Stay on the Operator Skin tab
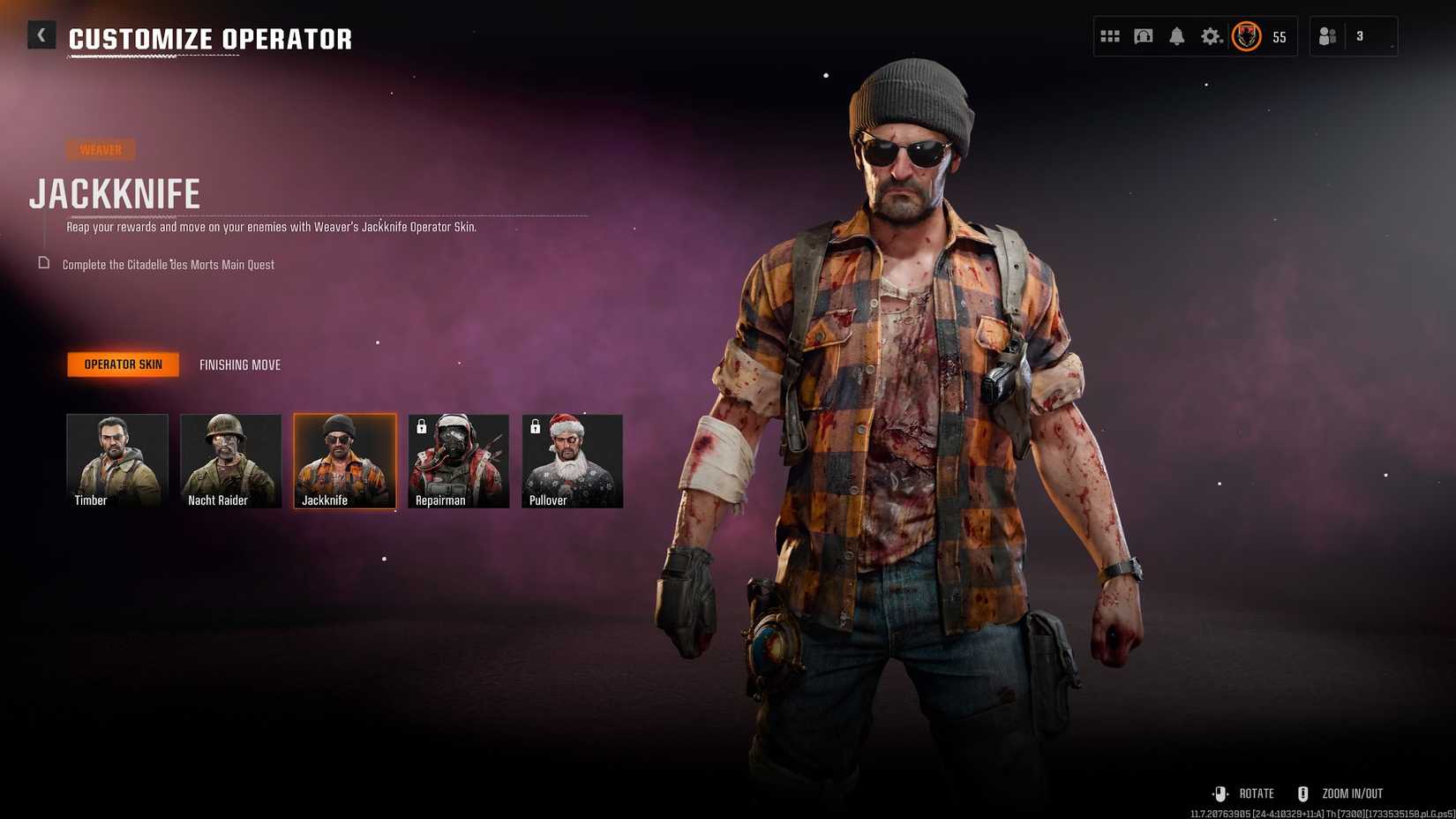 [x=123, y=364]
